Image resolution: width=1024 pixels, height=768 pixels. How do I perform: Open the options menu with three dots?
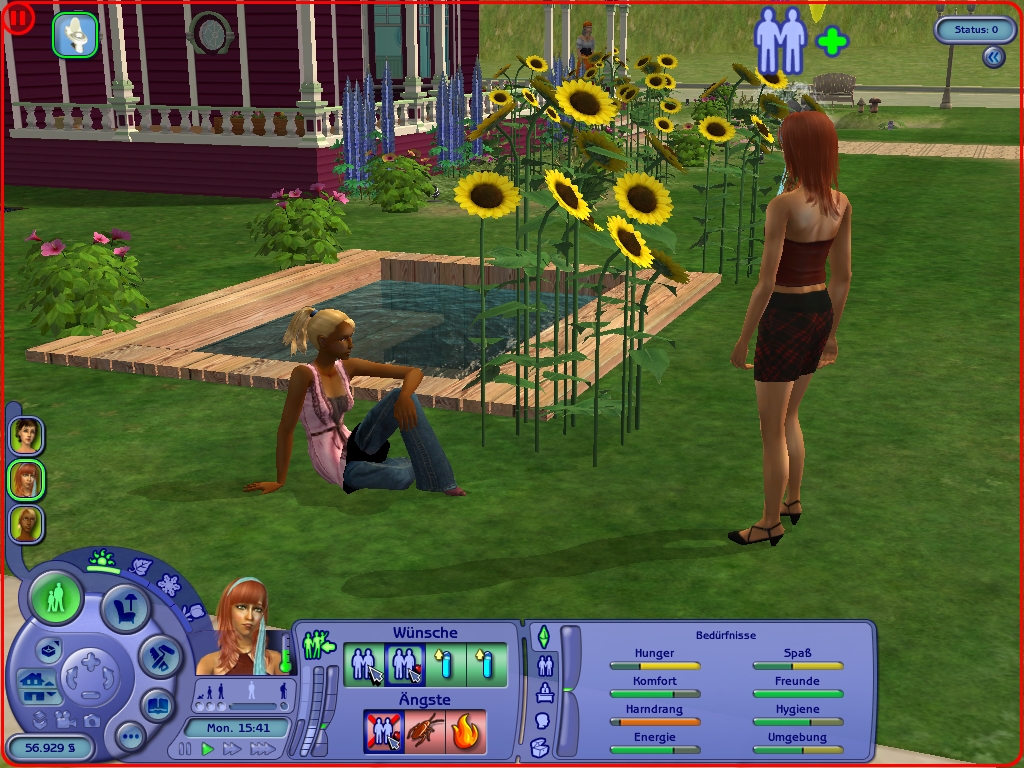coord(131,738)
